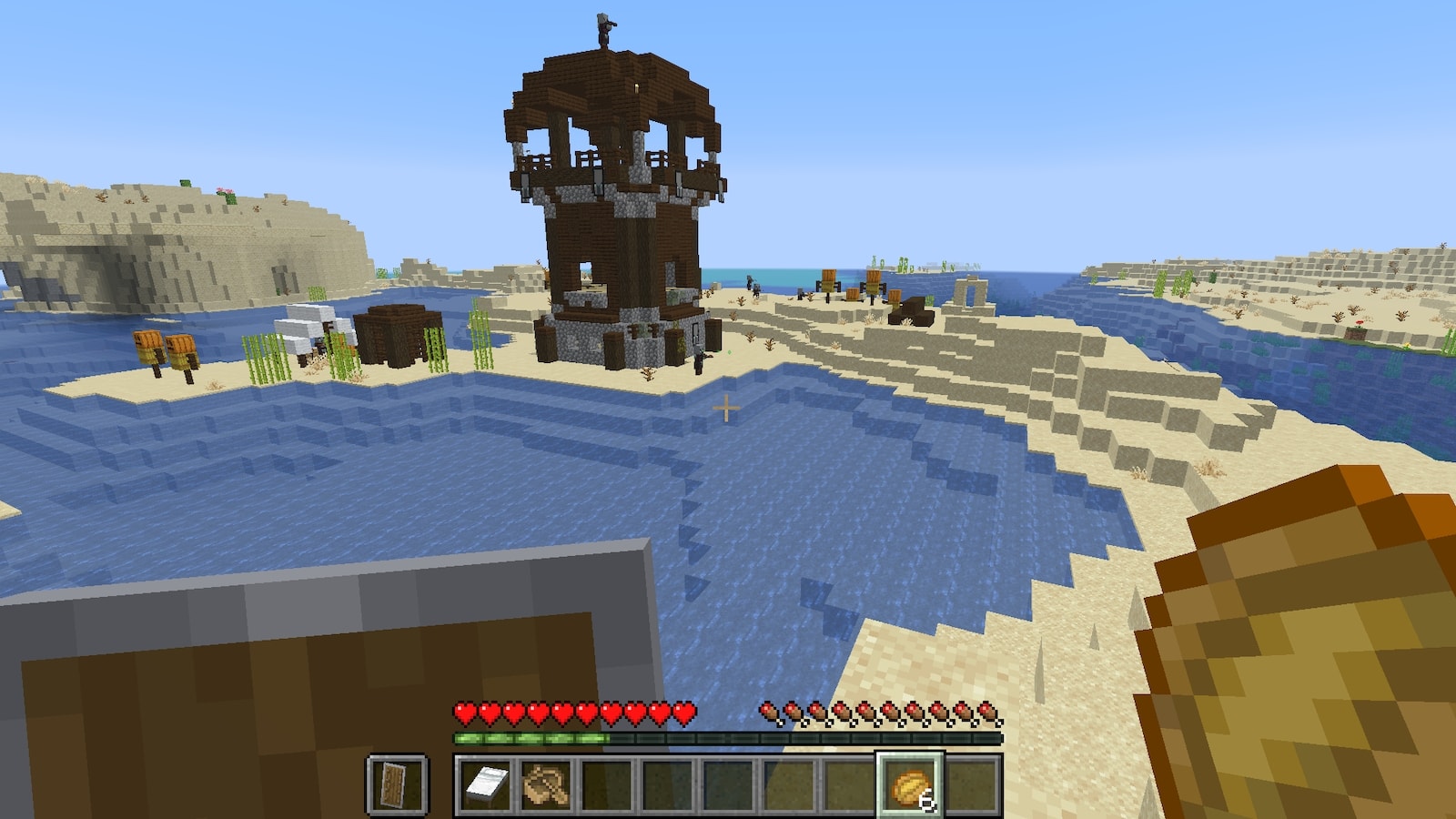The image size is (1456, 819).
Task: Select the bread stack in the hotbar
Action: (x=910, y=784)
